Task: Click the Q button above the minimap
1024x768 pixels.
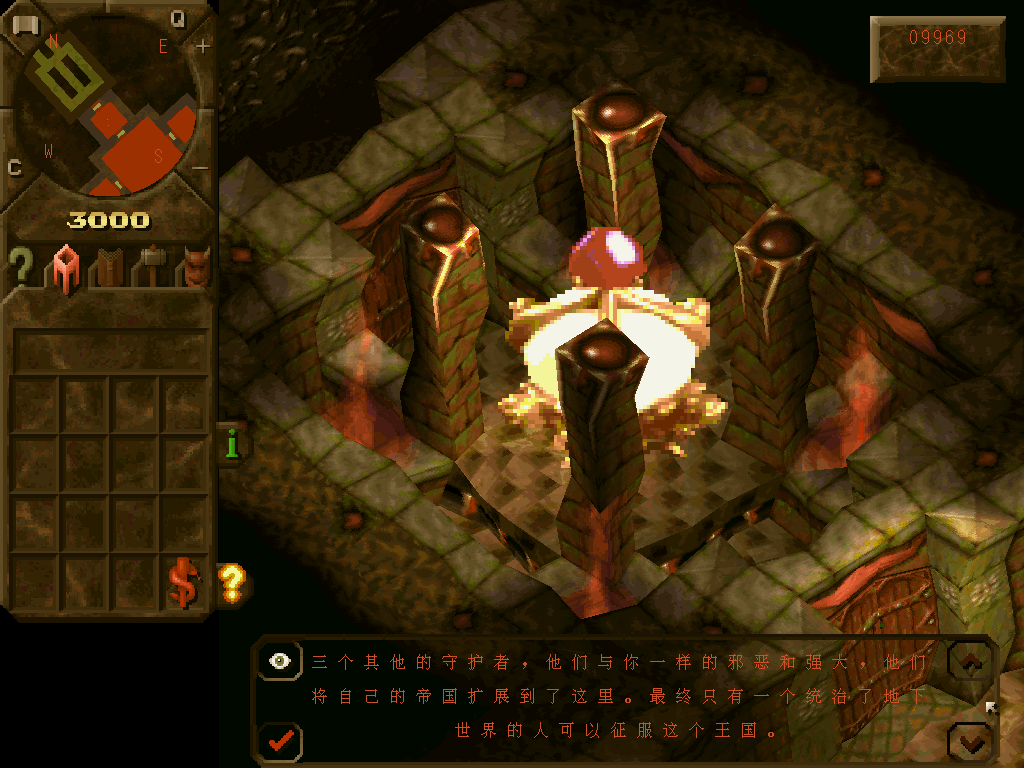Action: 178,18
